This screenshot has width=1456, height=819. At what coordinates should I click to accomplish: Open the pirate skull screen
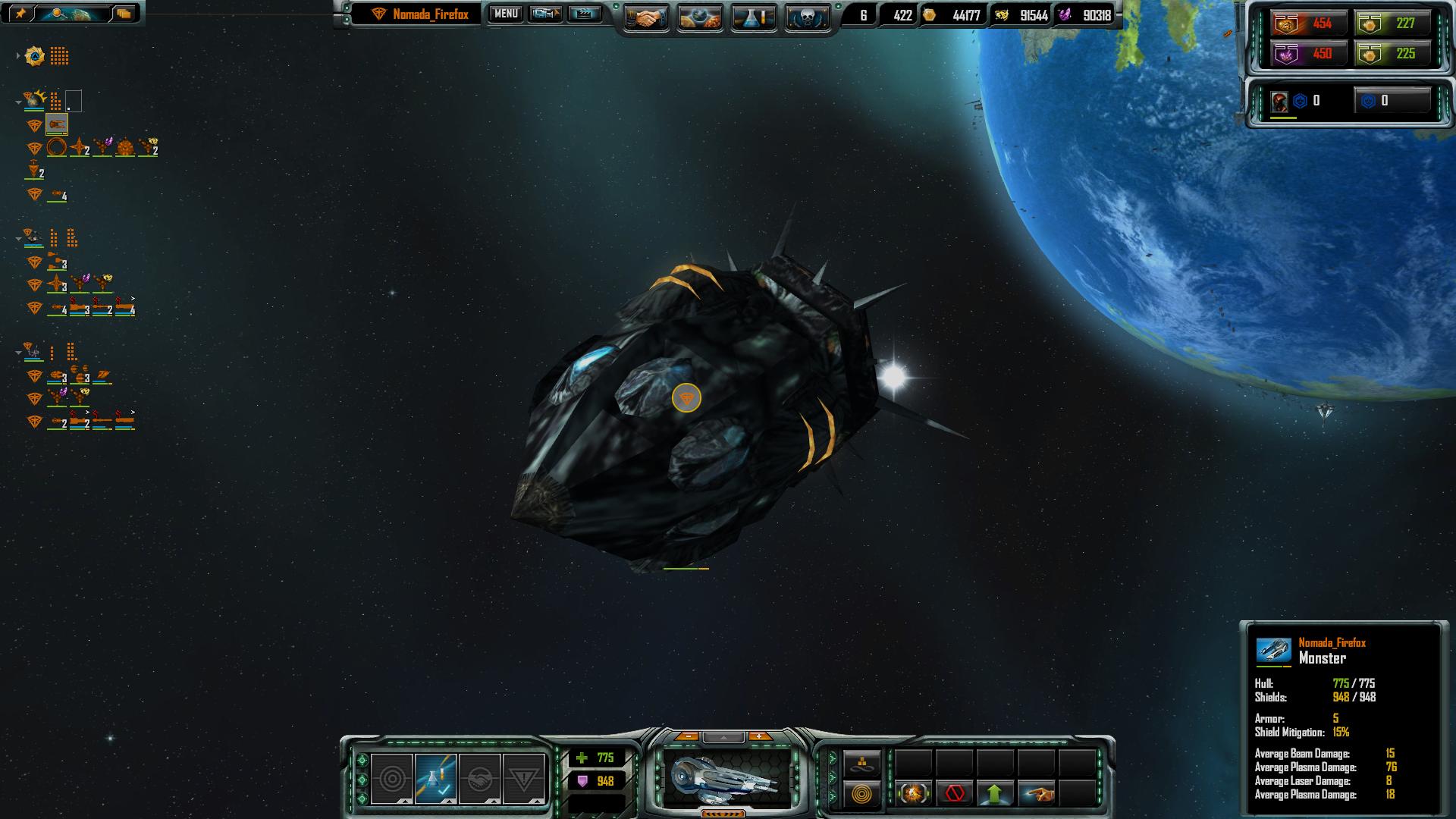click(x=807, y=17)
